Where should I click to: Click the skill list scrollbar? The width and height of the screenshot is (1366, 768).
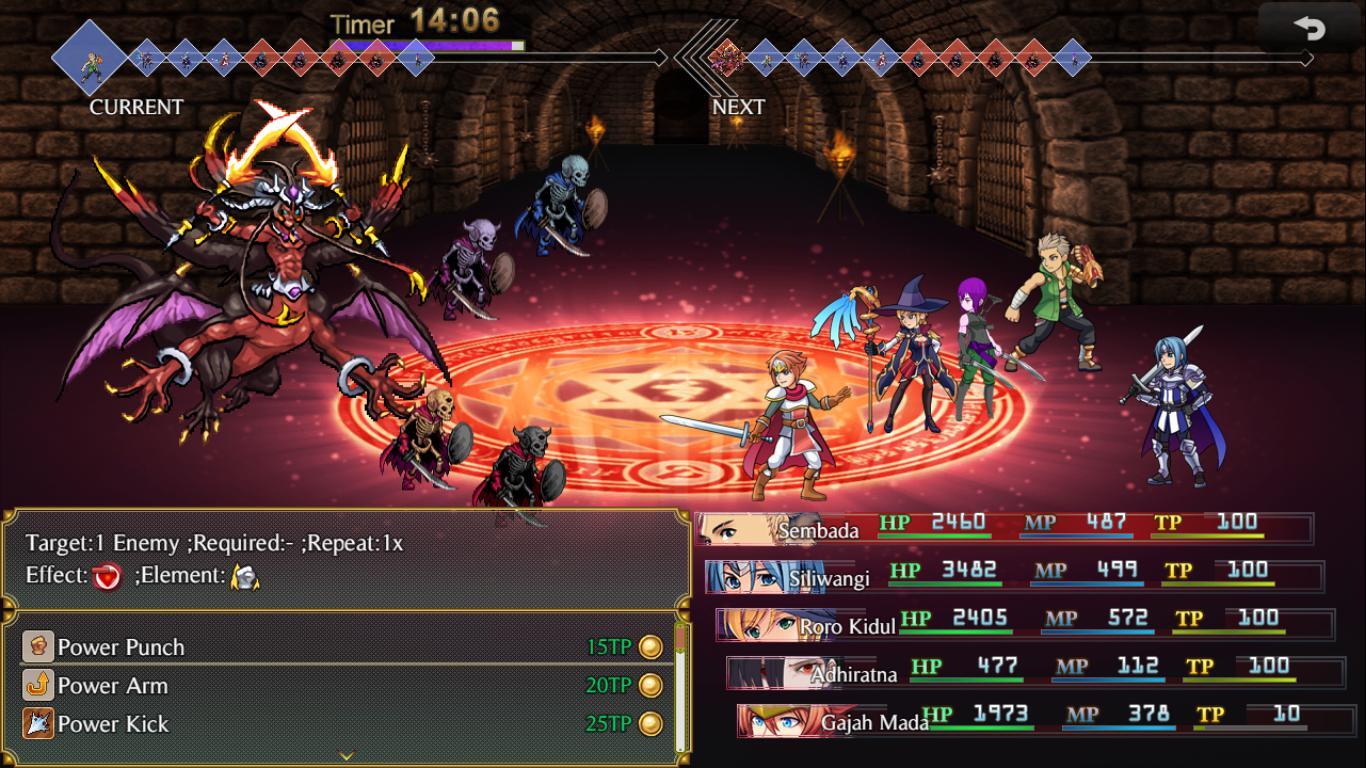tap(681, 690)
